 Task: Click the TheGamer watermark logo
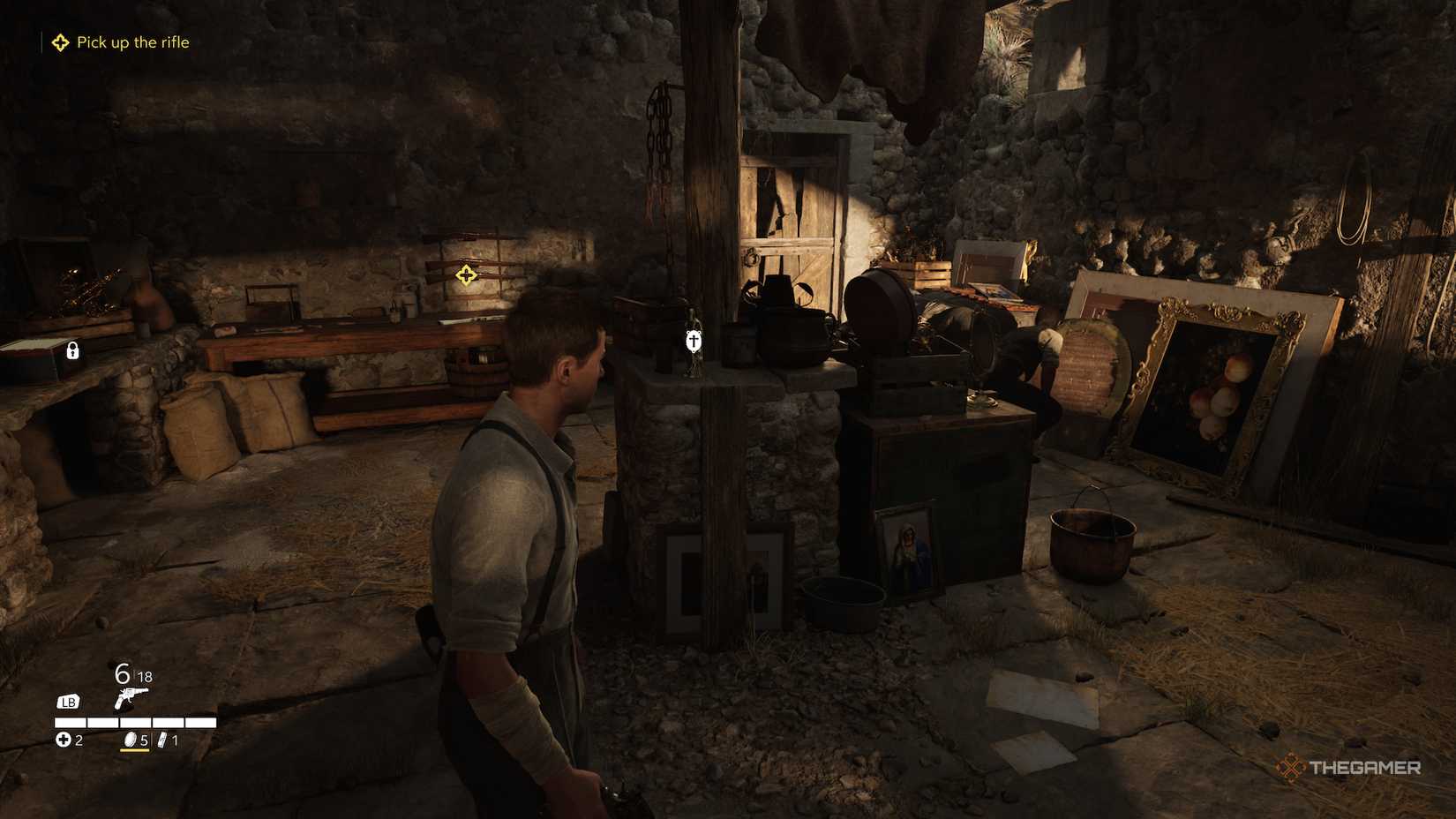coord(1348,768)
